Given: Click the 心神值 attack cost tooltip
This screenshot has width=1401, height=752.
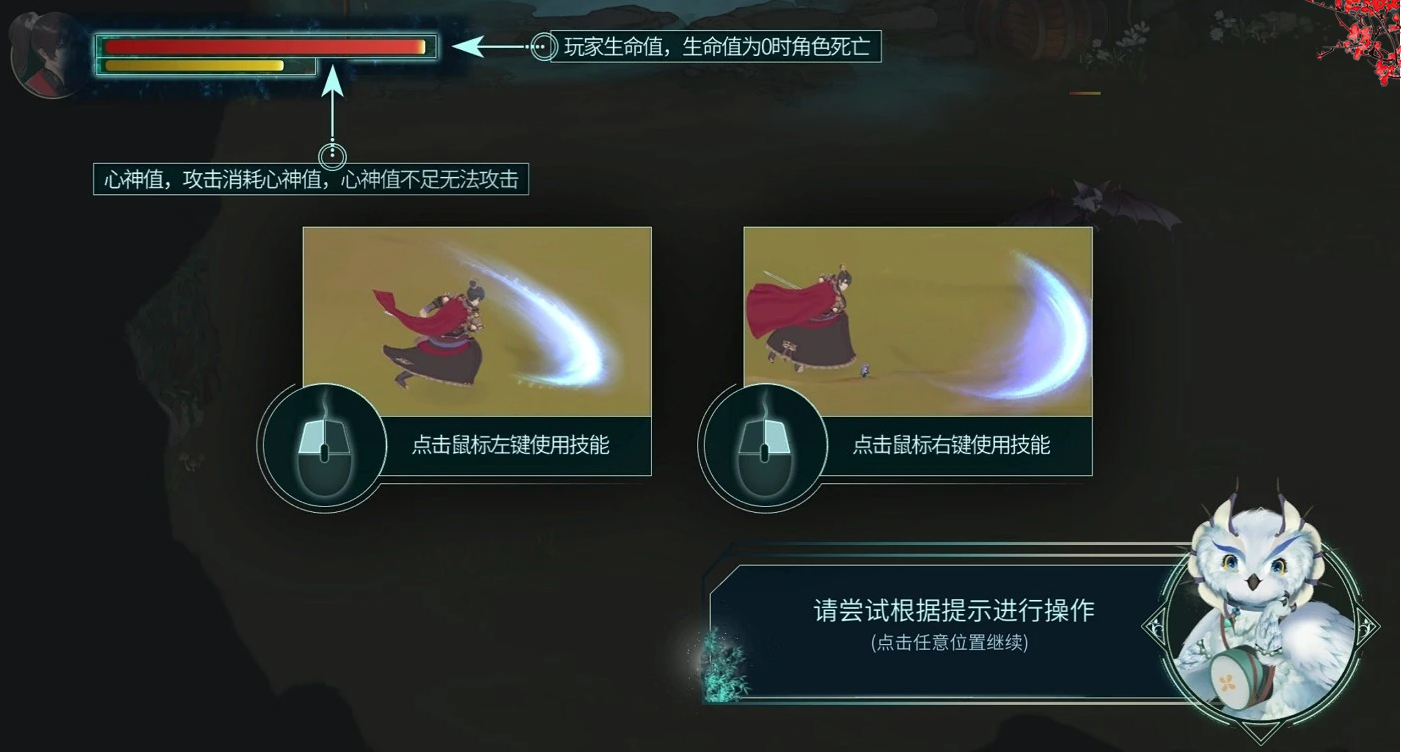Looking at the screenshot, I should click(x=310, y=181).
